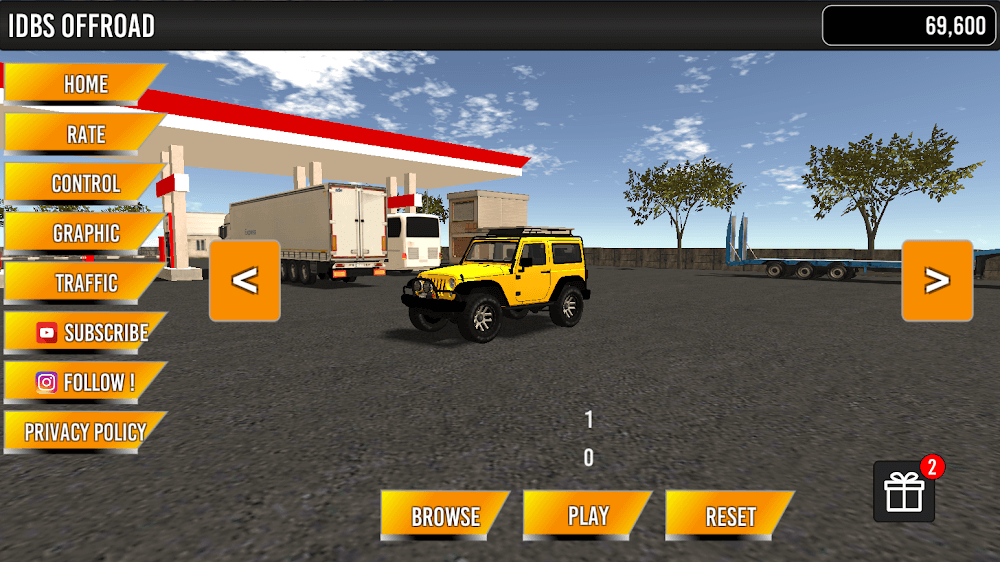Show the previous vehicle with left arrow

coord(244,281)
